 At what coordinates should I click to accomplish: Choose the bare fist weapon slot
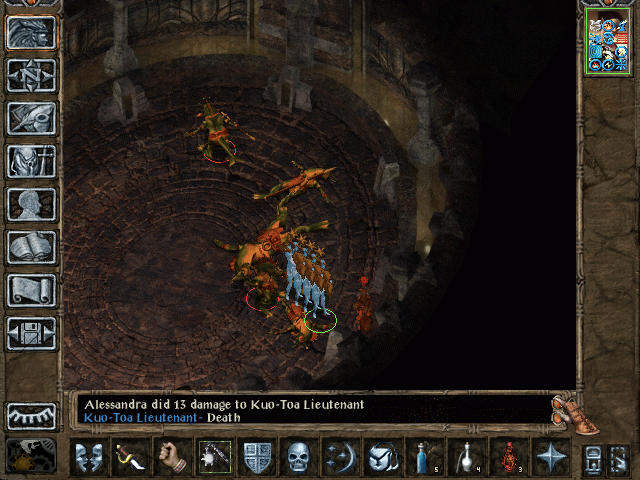(172, 457)
